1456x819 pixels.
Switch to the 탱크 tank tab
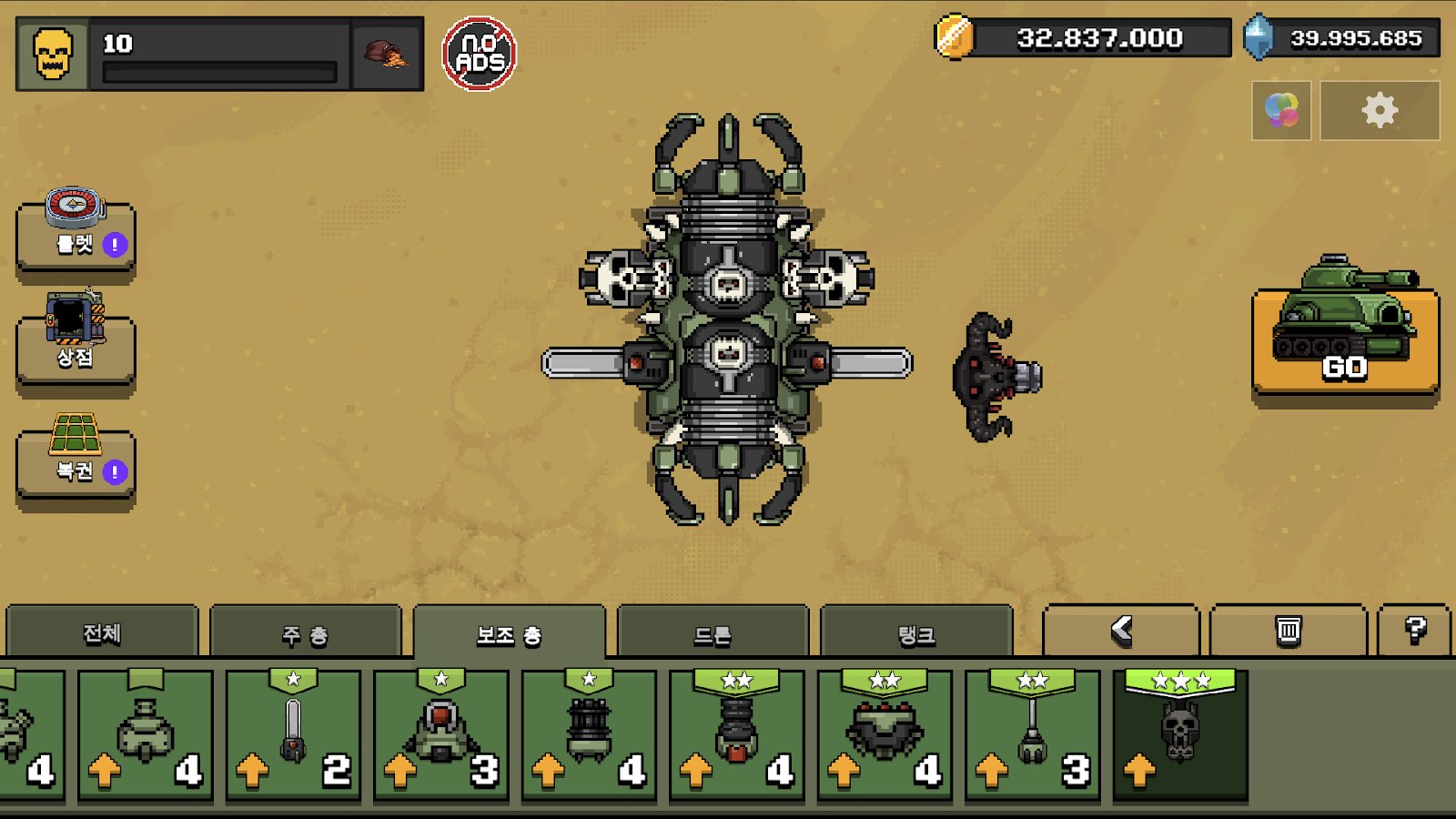tap(916, 634)
